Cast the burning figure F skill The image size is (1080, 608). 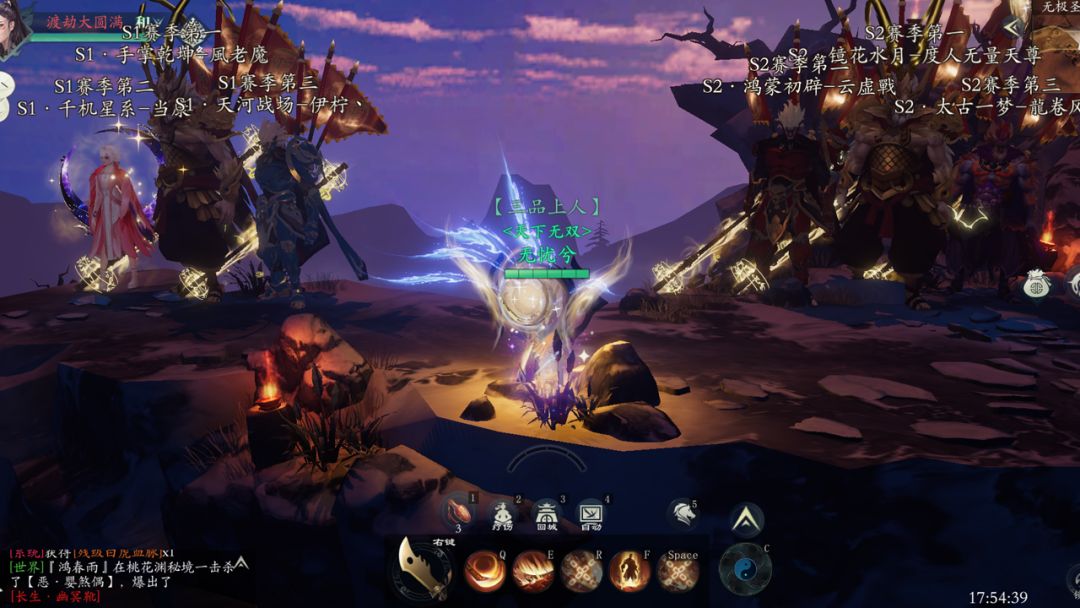(x=629, y=571)
